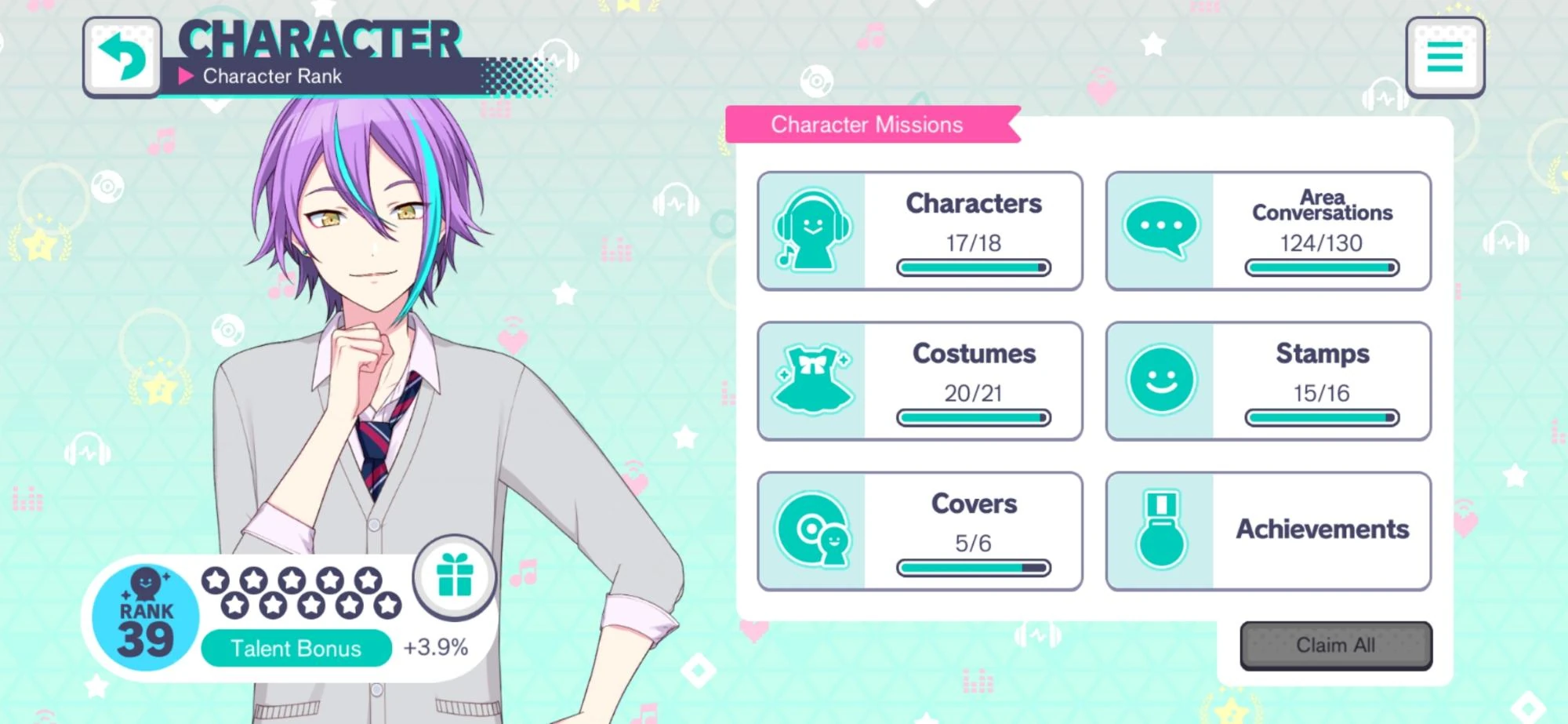Switch to the Character Rank section
1568x724 pixels.
[x=272, y=76]
